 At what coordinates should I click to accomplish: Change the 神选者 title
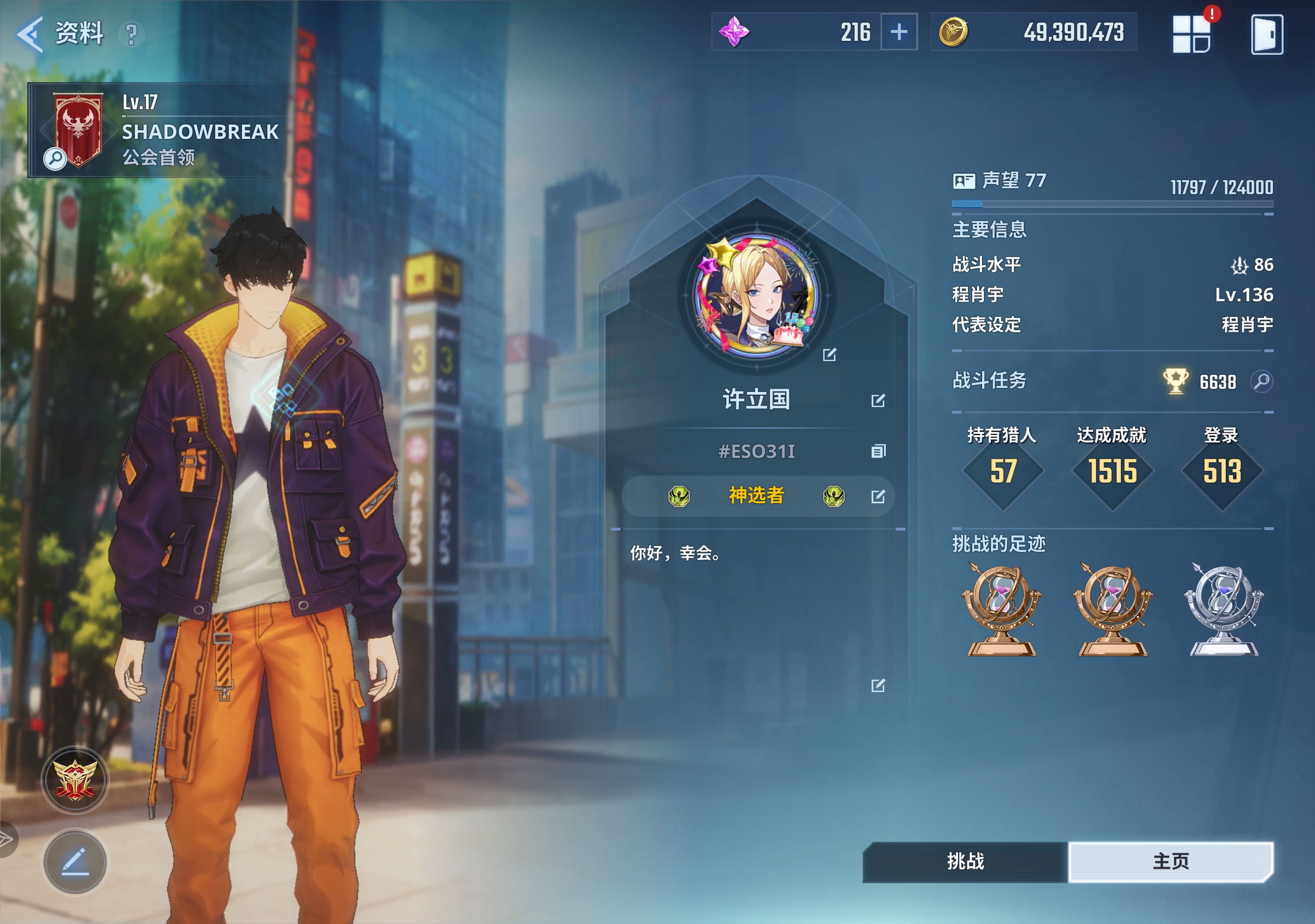click(x=877, y=496)
